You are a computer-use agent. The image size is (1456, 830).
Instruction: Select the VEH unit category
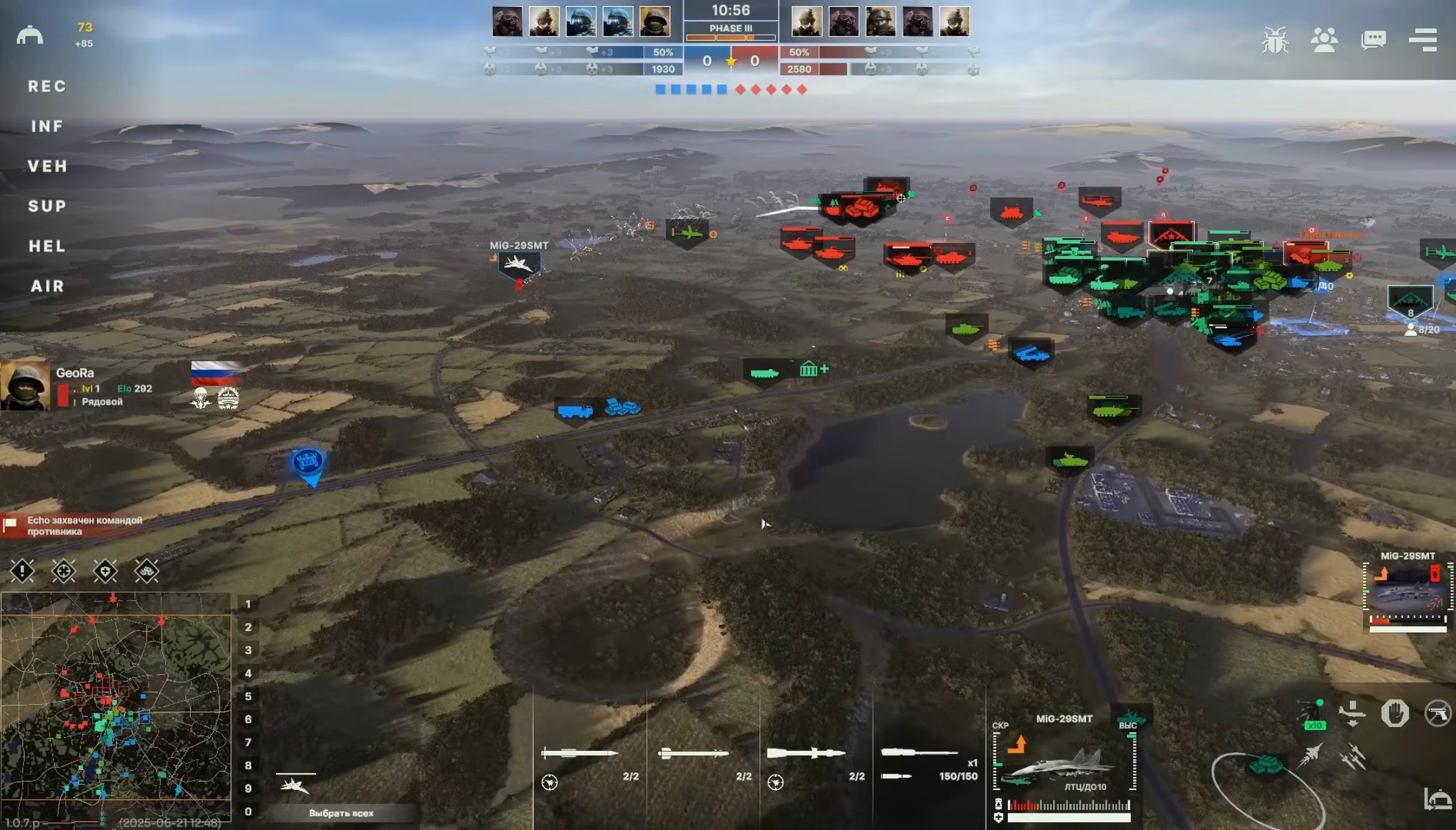[x=48, y=167]
